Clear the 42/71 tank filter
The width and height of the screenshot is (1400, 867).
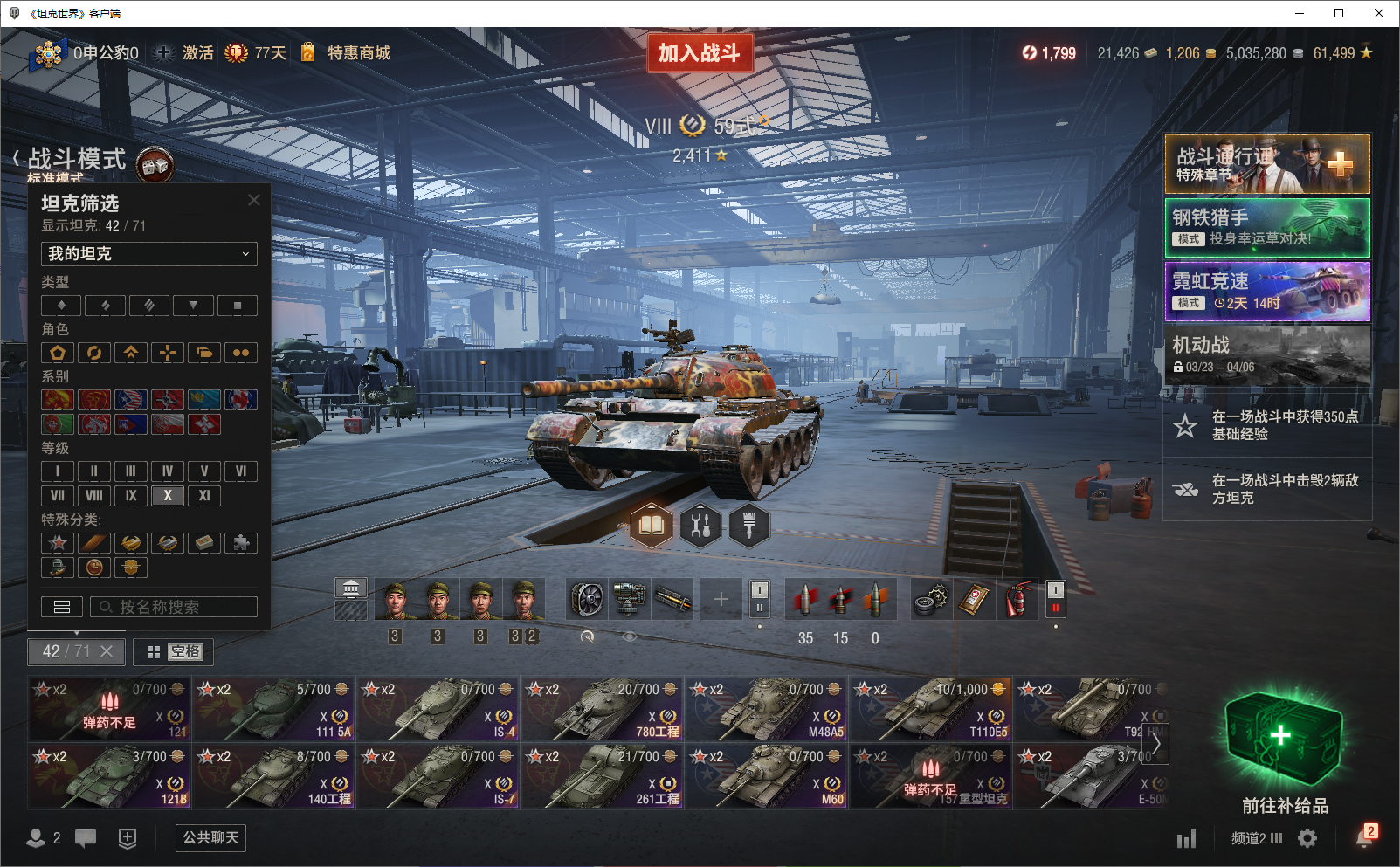(107, 651)
